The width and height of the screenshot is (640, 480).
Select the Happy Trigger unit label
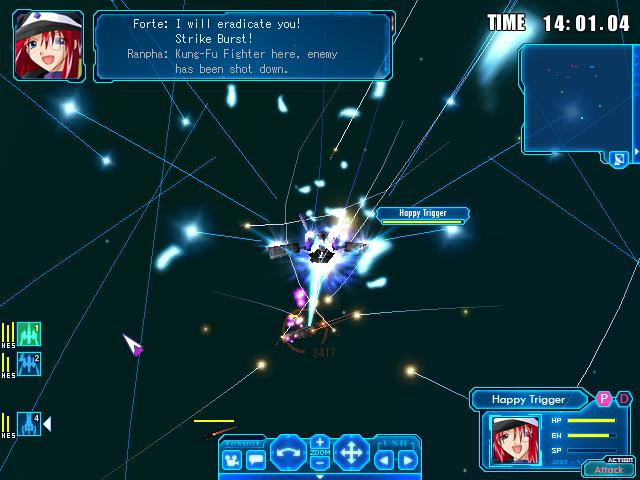click(x=424, y=213)
